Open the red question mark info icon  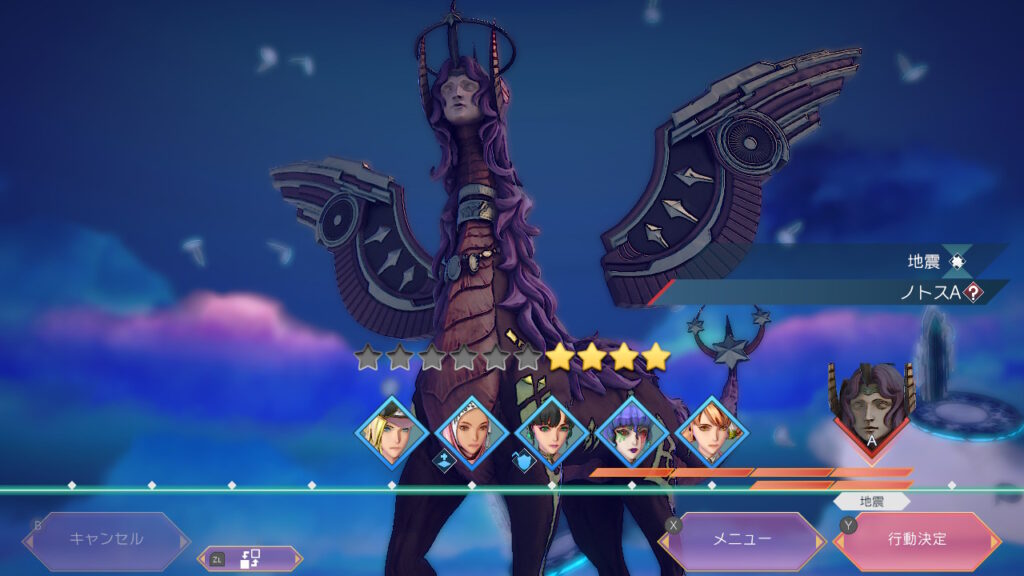973,292
